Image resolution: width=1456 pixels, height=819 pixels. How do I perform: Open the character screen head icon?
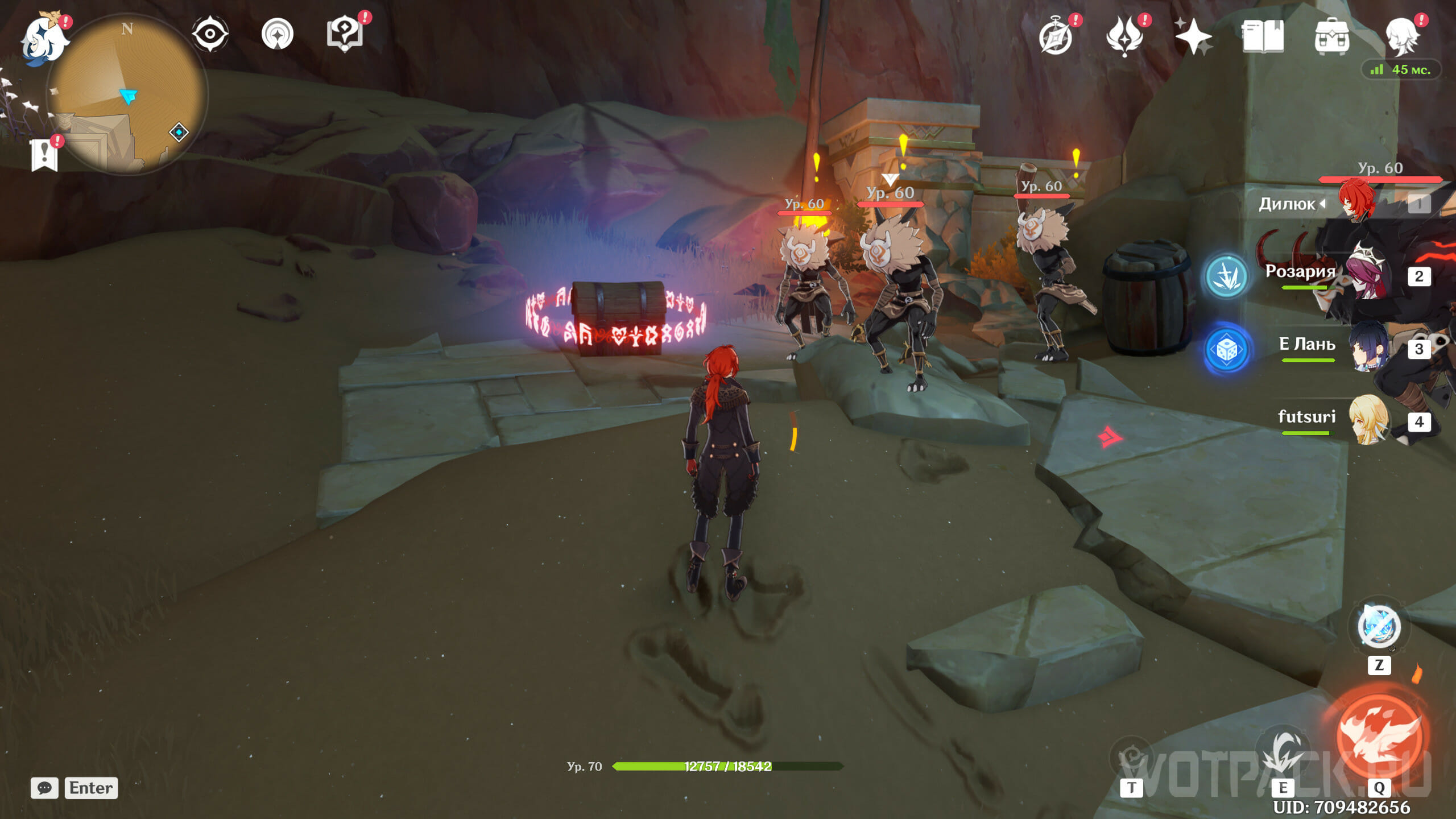(1401, 36)
